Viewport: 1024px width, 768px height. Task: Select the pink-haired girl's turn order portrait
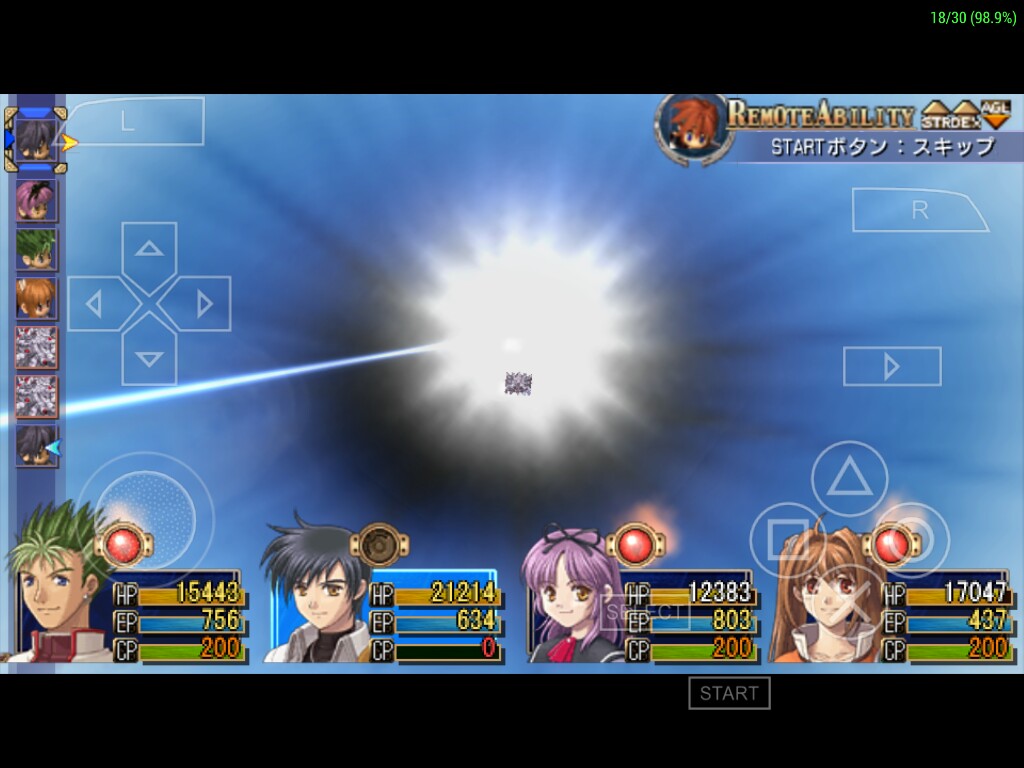(36, 200)
